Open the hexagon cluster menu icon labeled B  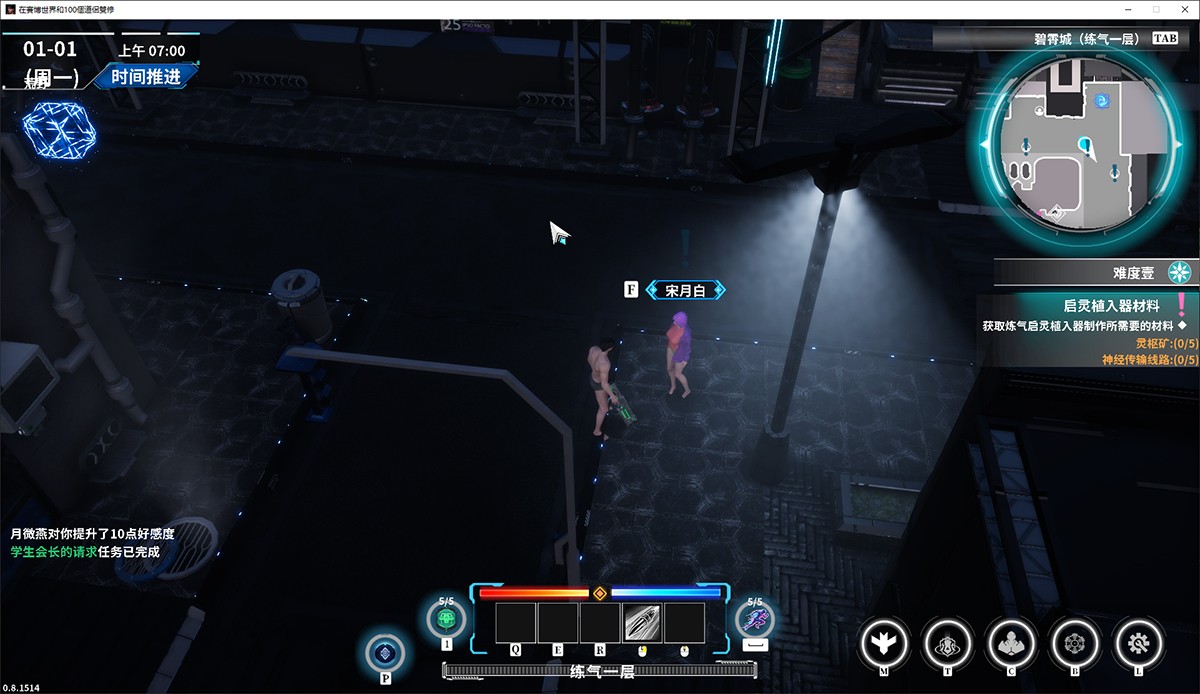click(1075, 640)
